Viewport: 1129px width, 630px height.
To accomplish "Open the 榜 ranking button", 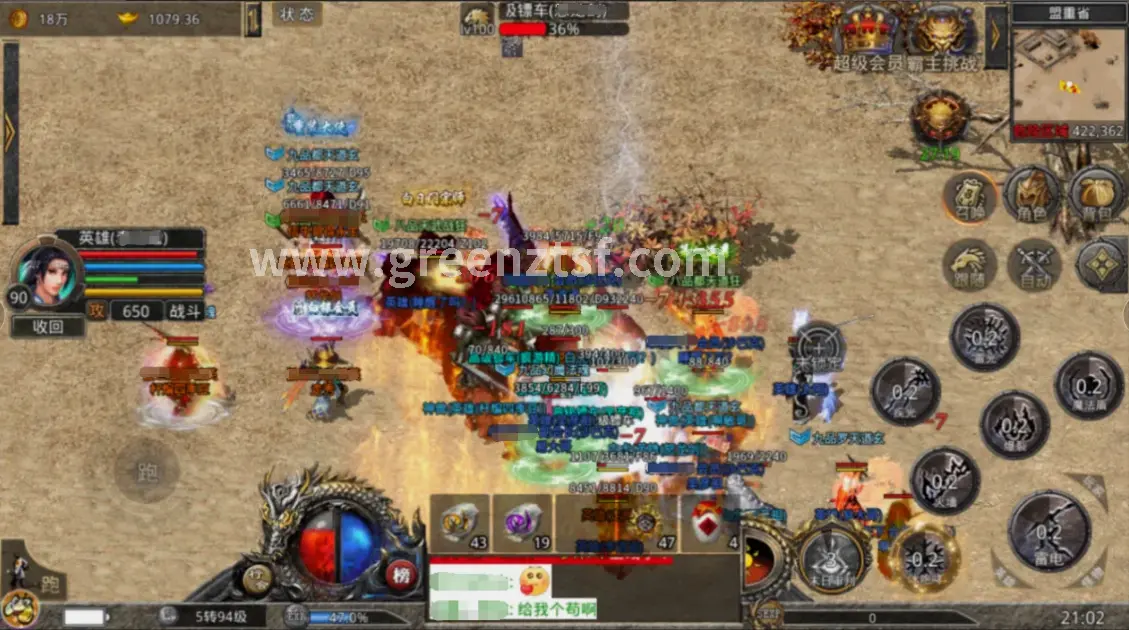I will point(402,575).
